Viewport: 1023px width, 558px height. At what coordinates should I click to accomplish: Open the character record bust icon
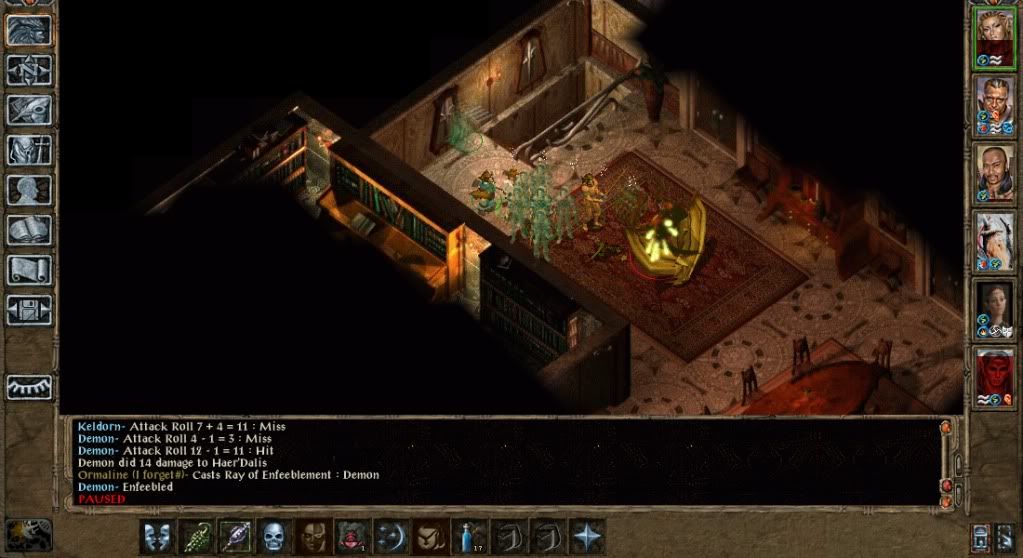click(30, 190)
